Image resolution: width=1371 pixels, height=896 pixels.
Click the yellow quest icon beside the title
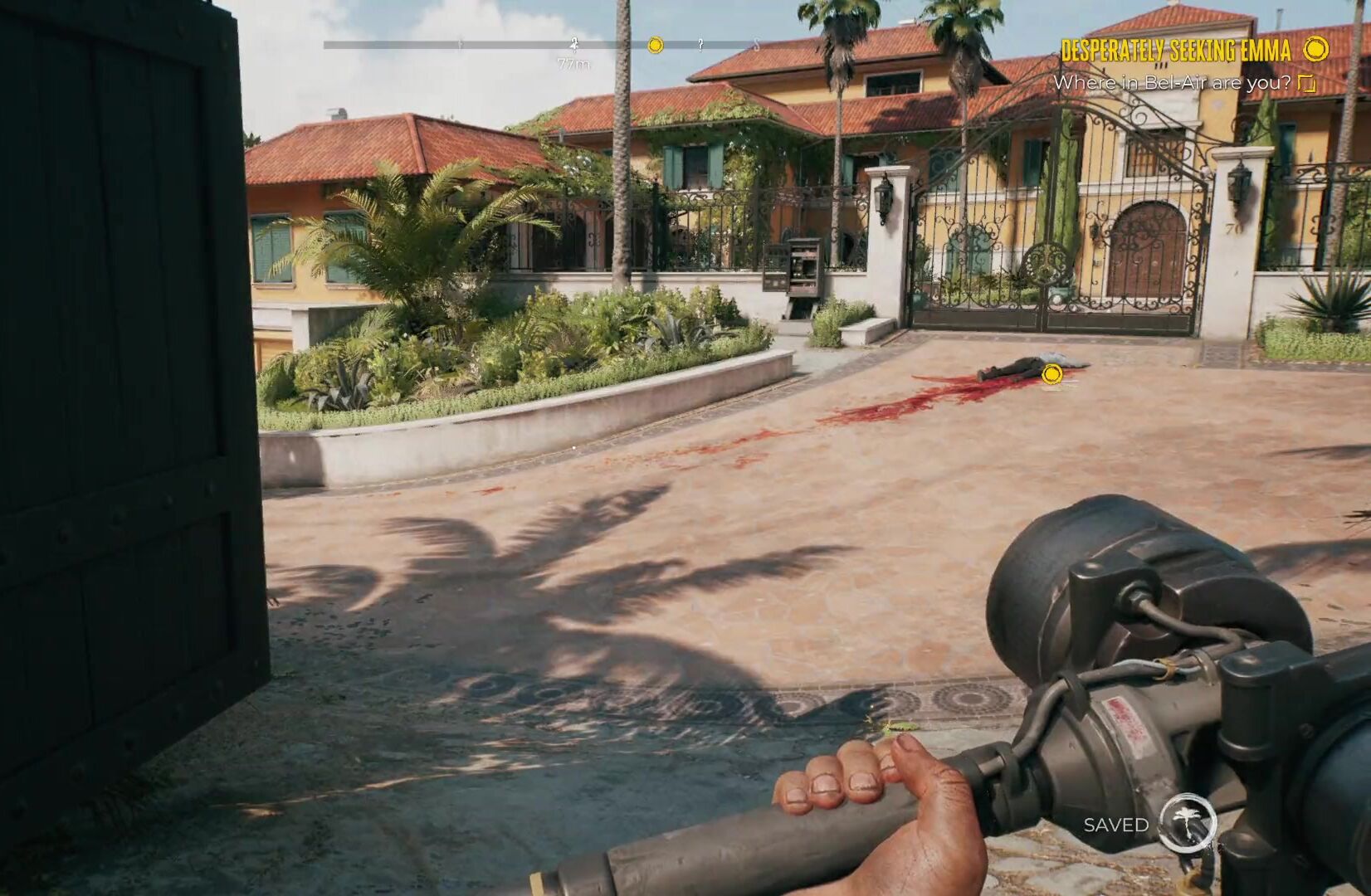click(x=1315, y=50)
